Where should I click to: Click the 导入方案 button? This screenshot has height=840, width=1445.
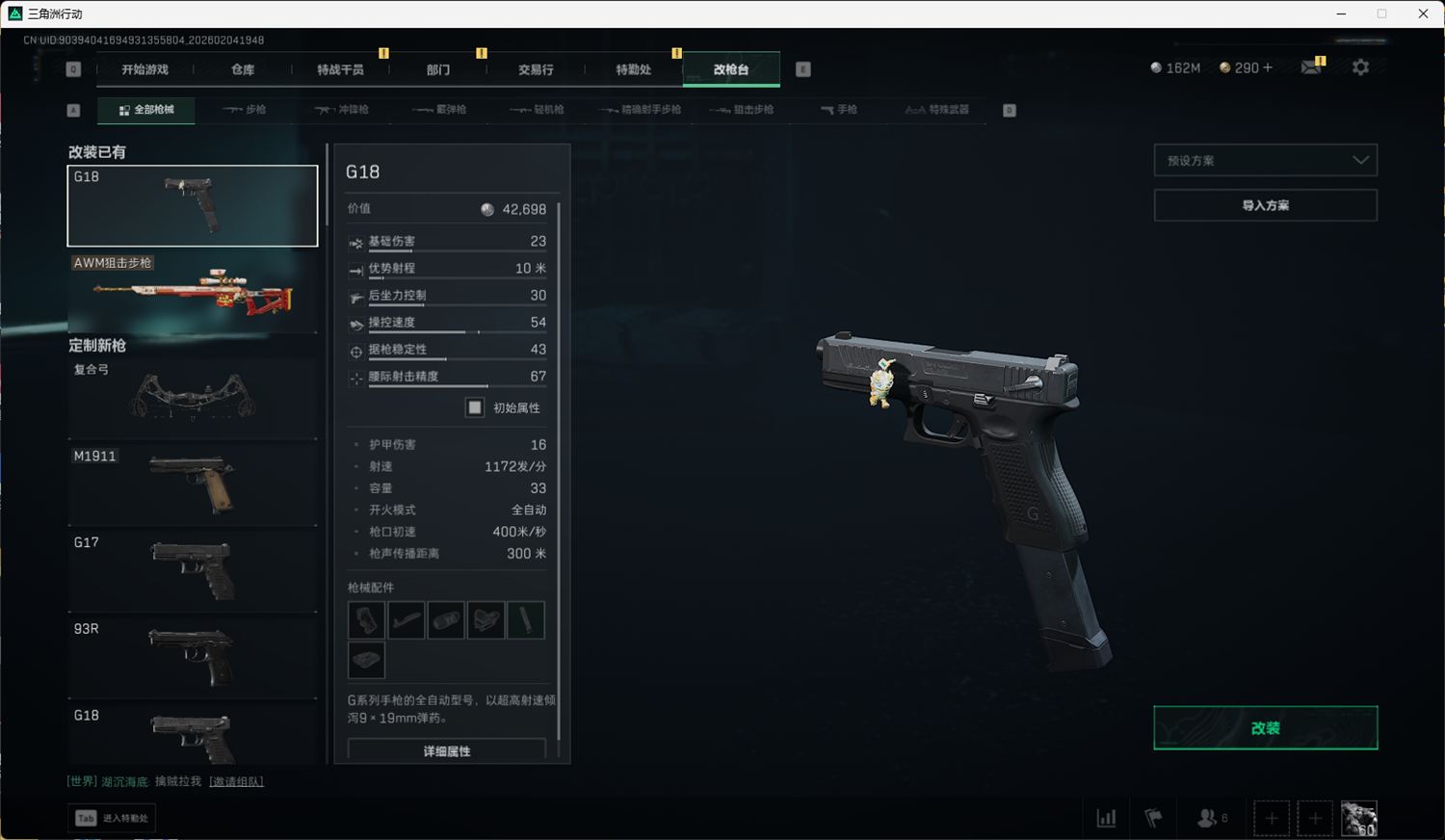[x=1265, y=205]
